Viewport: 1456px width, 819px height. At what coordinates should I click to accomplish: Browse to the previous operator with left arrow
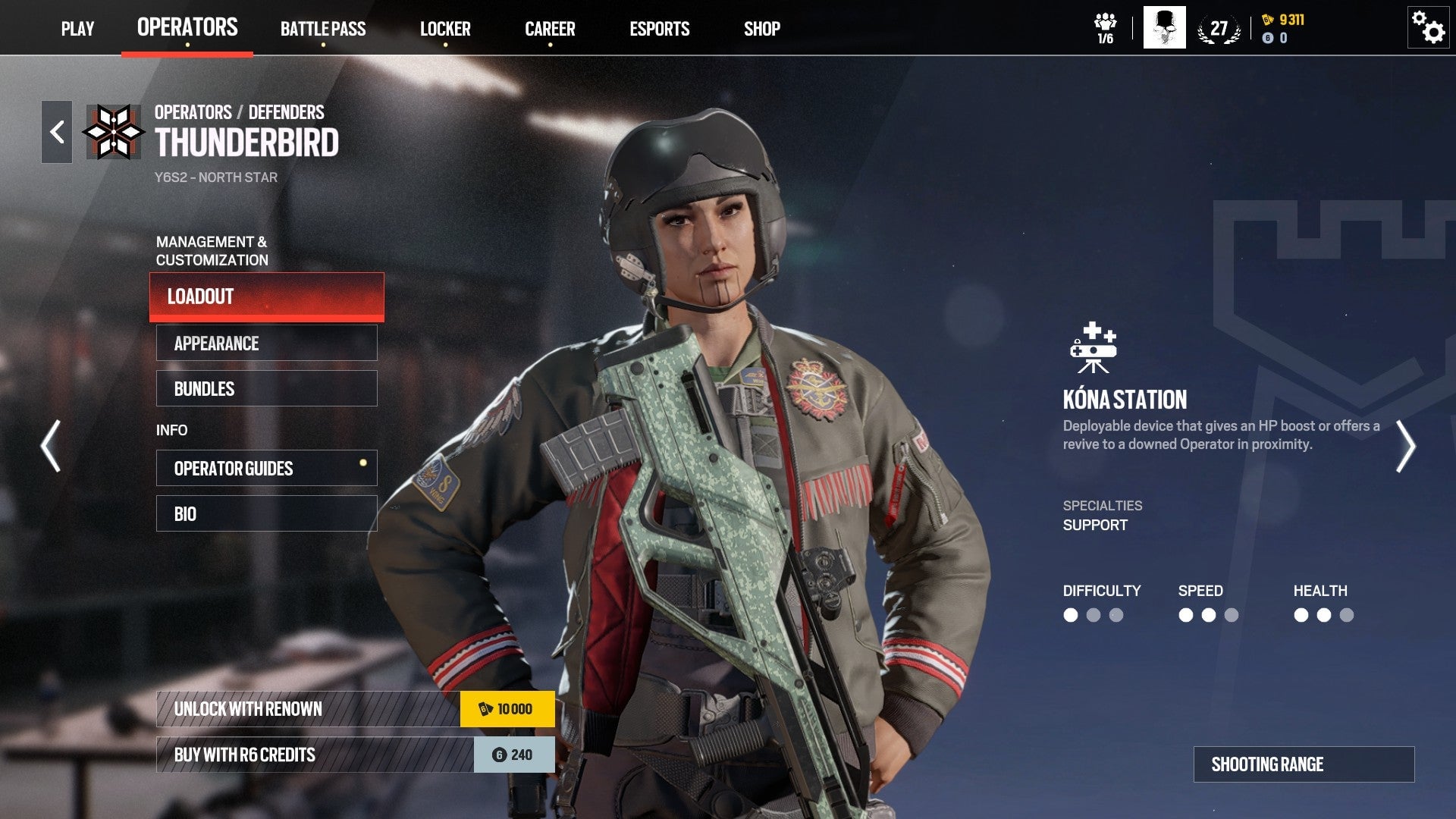51,447
